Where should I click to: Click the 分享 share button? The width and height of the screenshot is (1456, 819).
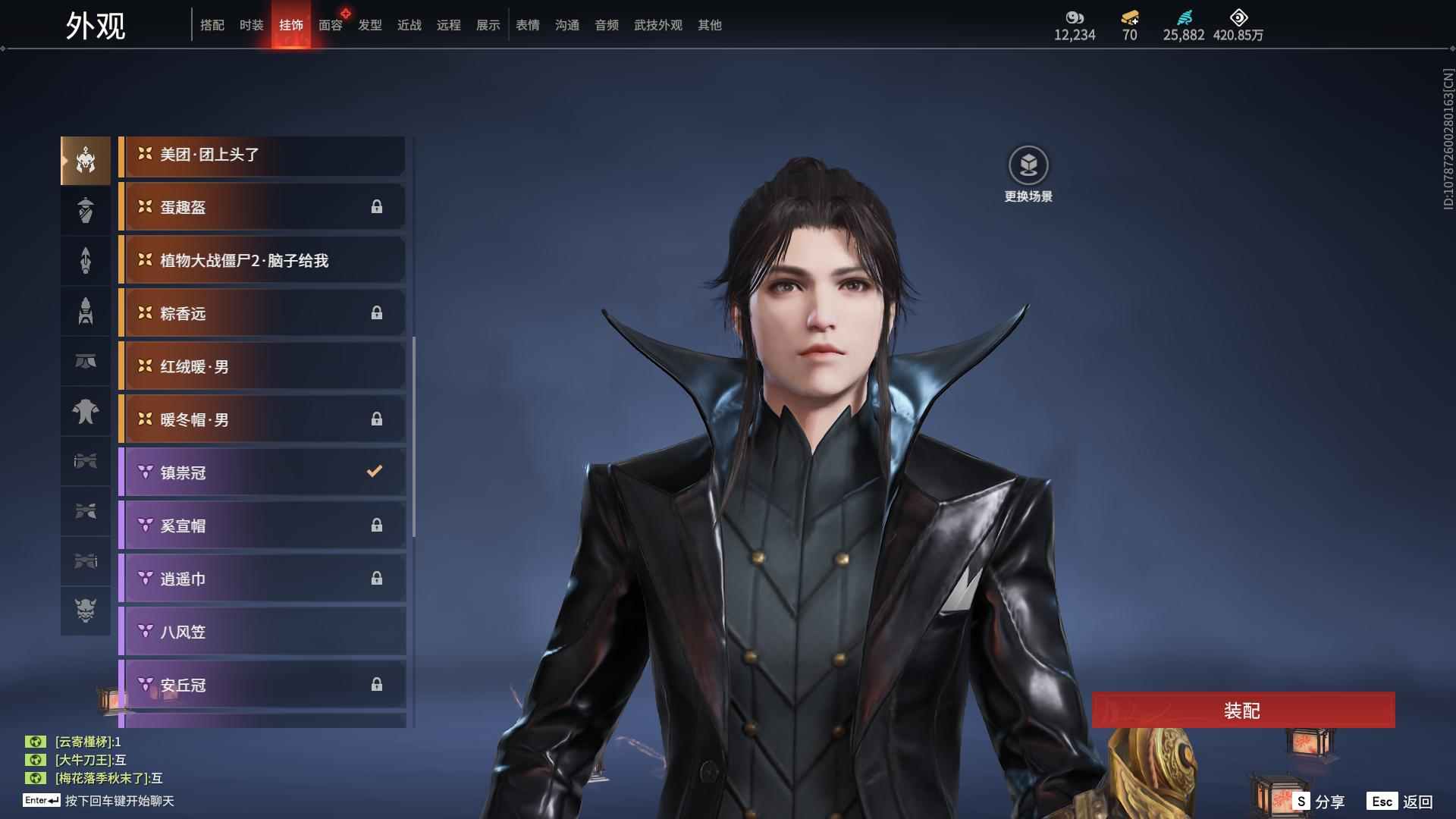1319,802
